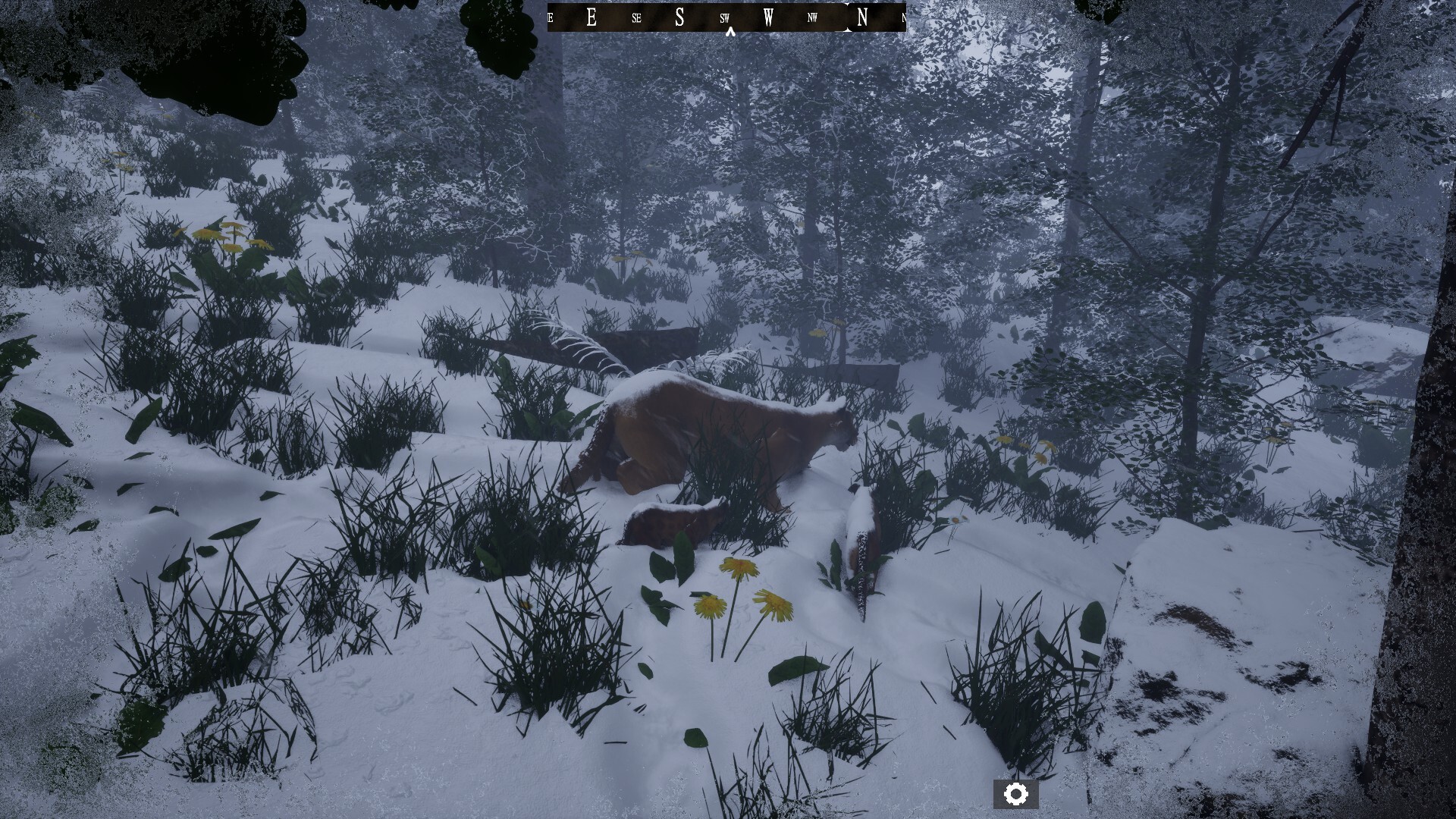Viewport: 1456px width, 819px height.
Task: Click the compass heading currently centered on screen
Action: click(x=726, y=17)
